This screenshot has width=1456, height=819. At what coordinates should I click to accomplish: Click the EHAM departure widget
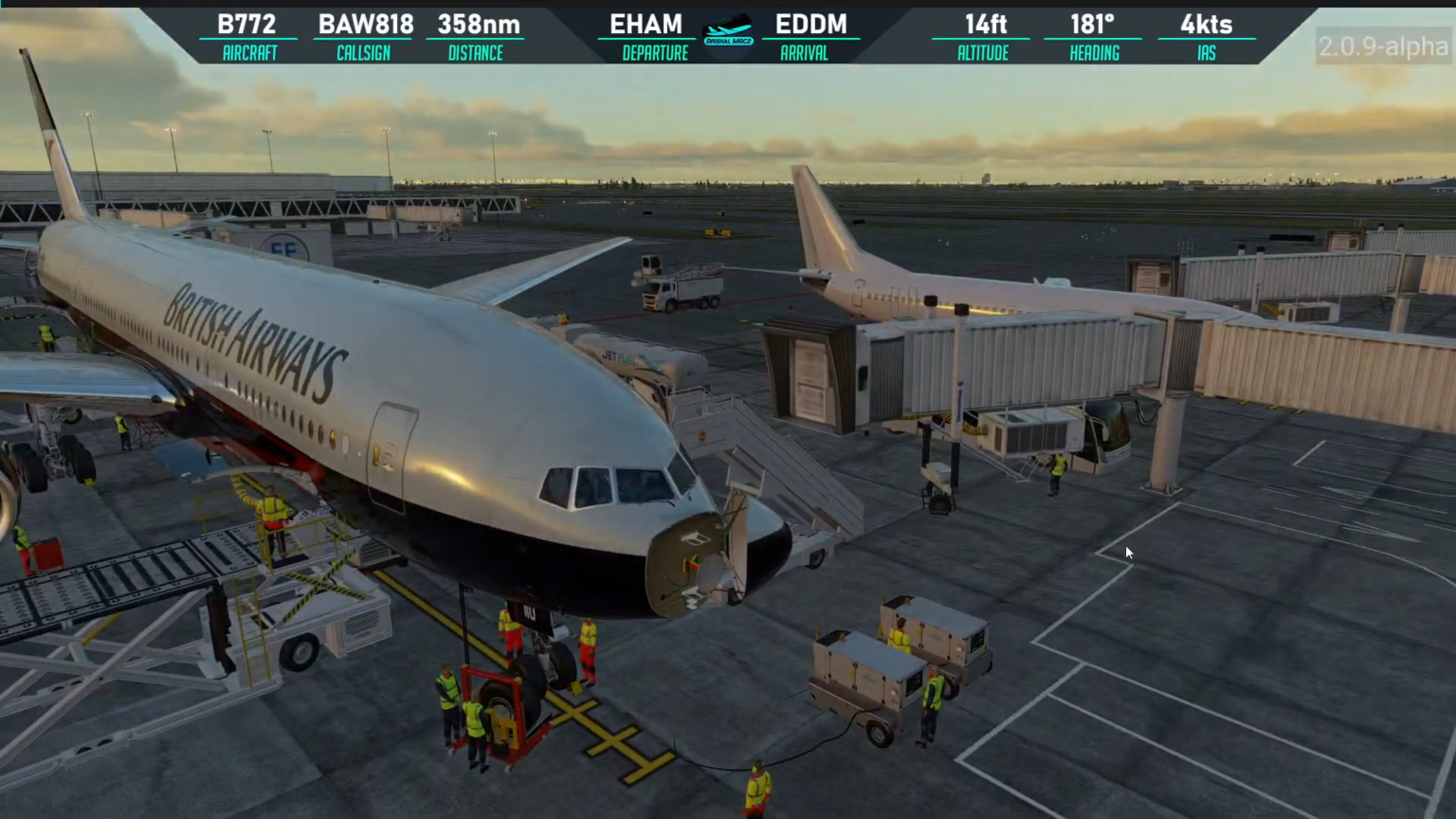click(x=646, y=25)
